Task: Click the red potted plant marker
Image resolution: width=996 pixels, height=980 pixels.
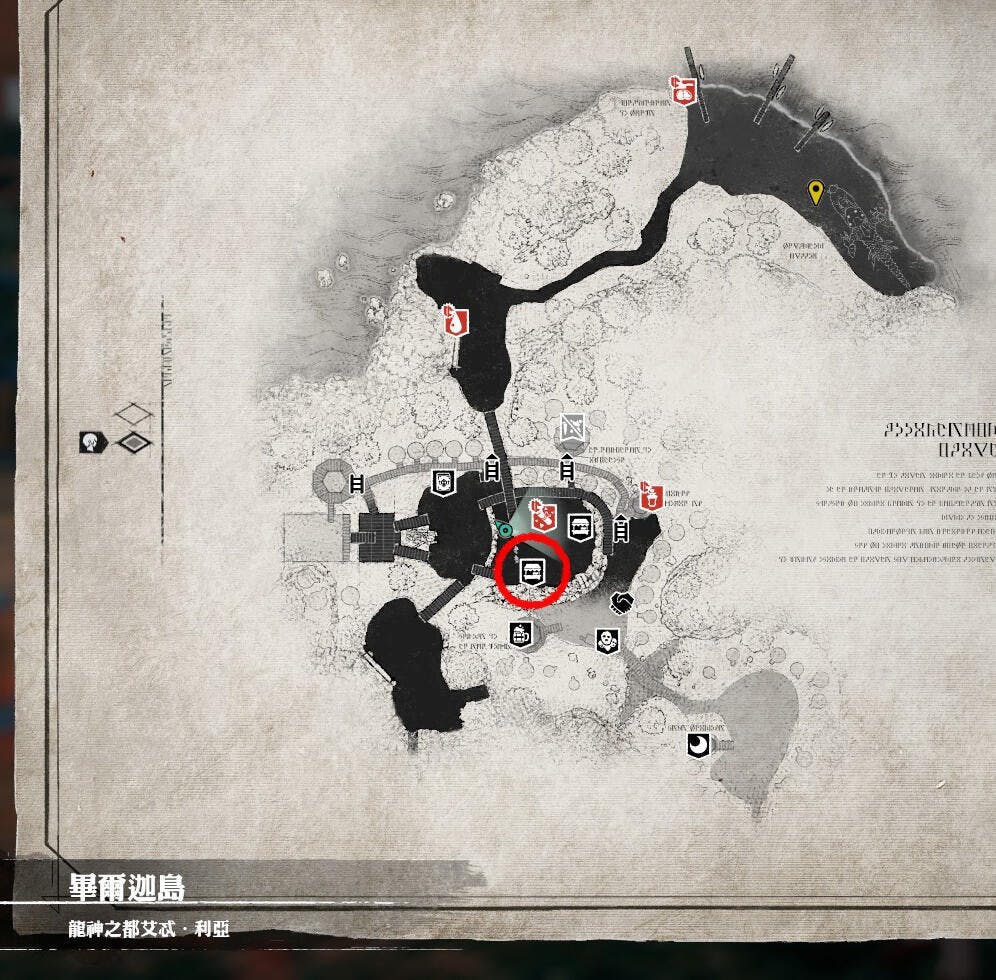Action: [652, 494]
